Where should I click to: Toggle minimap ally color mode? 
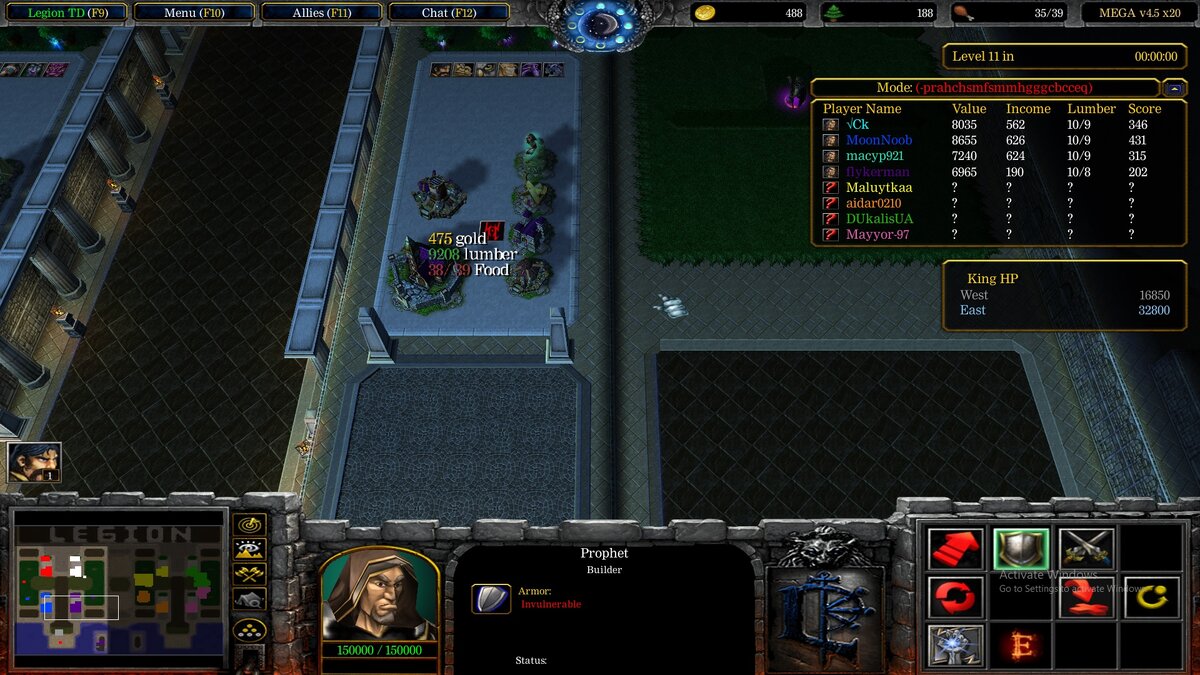pyautogui.click(x=249, y=574)
